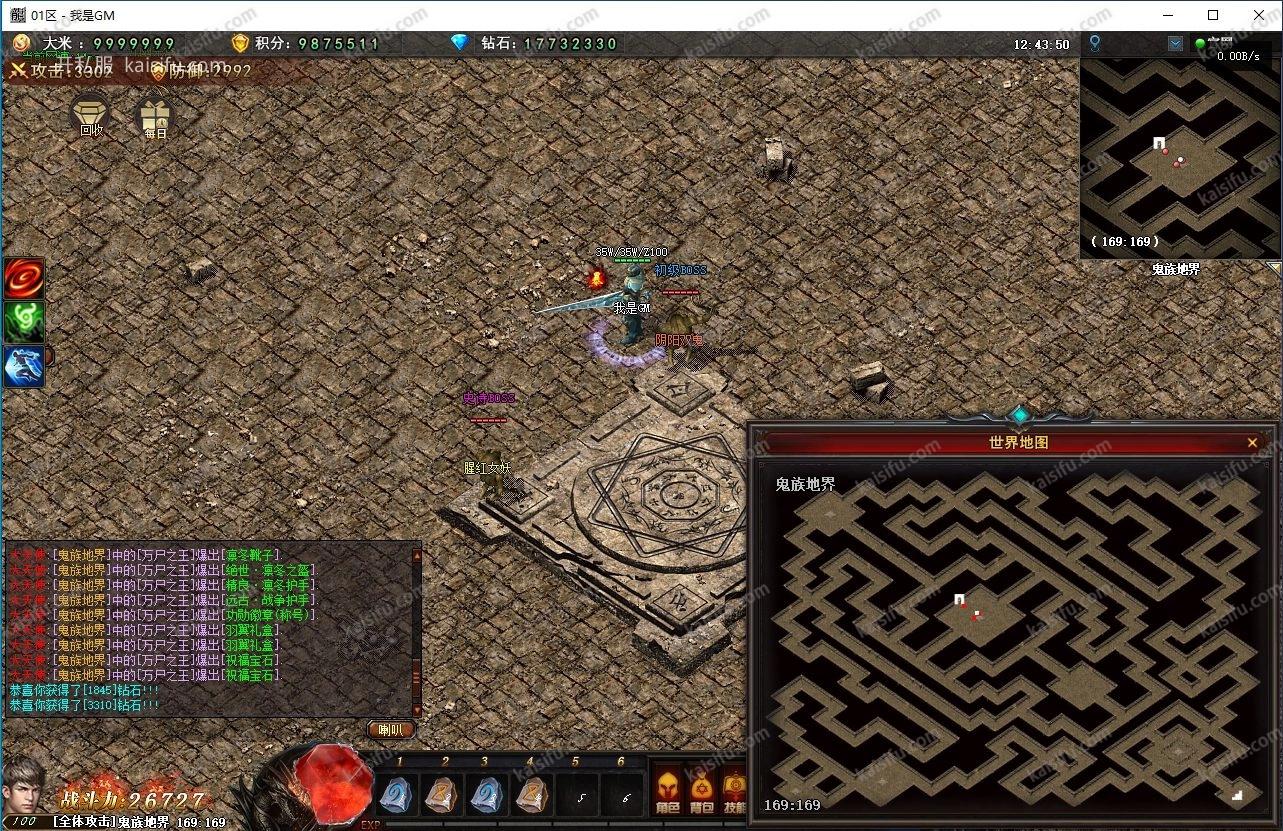Viewport: 1283px width, 831px height.
Task: Activate the red swirl skill
Action: (24, 278)
